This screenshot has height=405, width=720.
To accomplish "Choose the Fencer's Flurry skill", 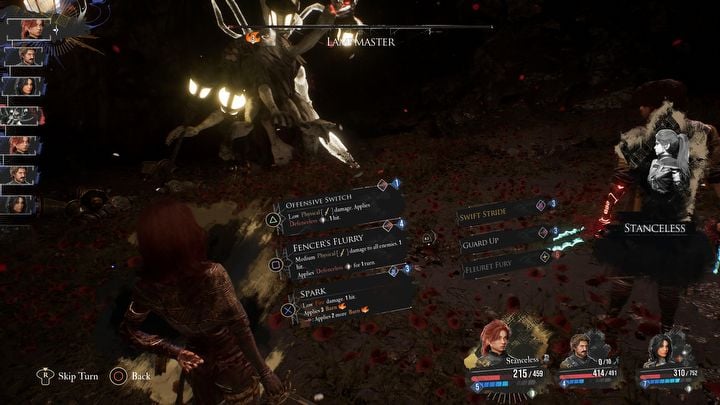I will (342, 245).
